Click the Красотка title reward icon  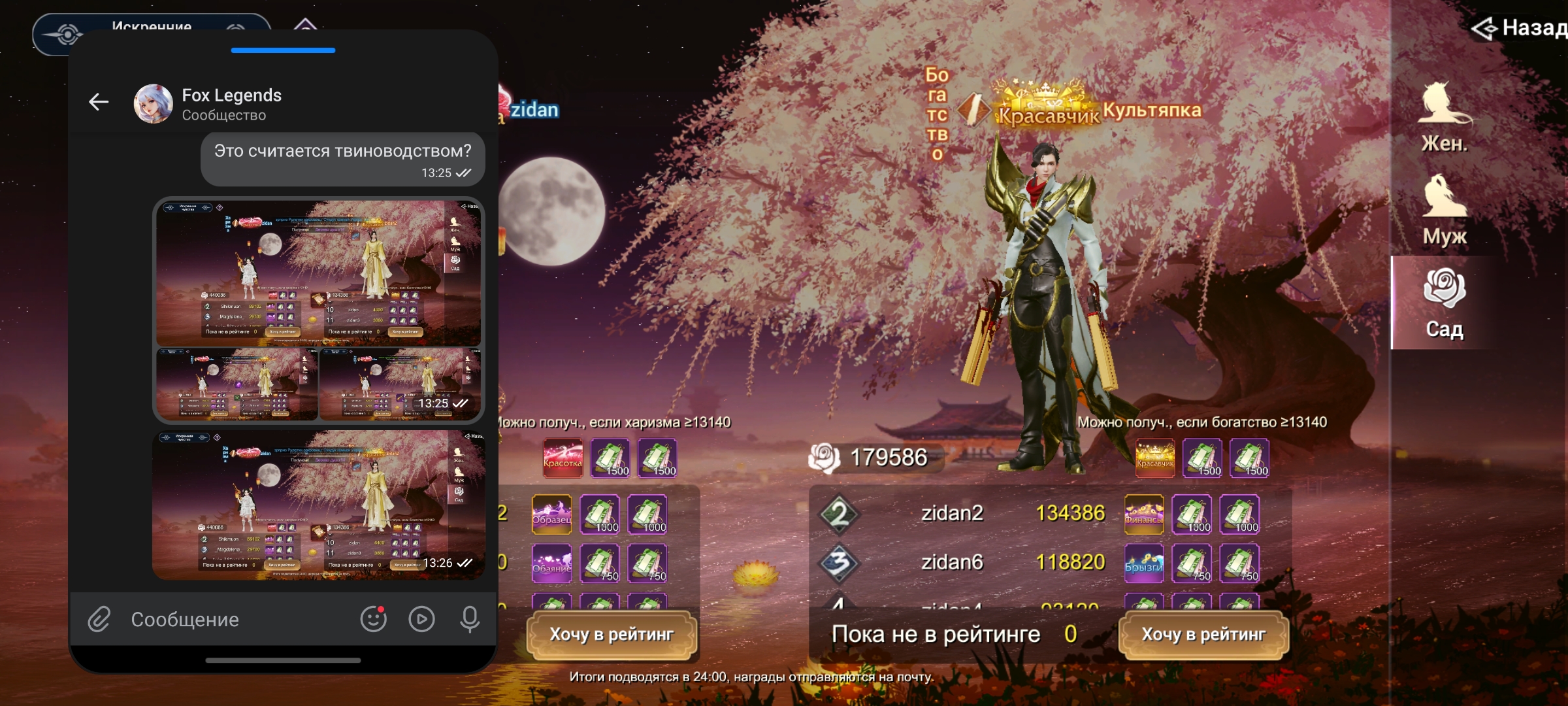coord(563,457)
